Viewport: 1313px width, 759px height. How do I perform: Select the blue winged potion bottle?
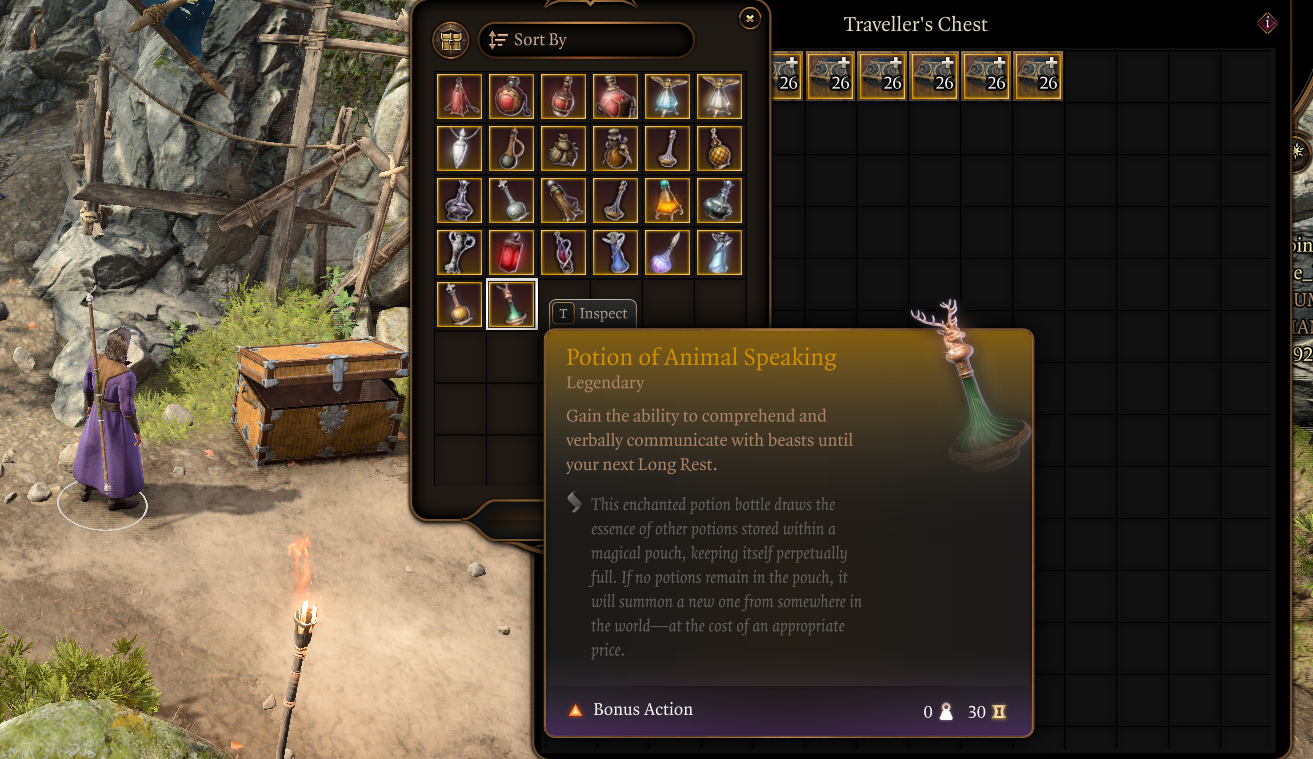coord(668,96)
